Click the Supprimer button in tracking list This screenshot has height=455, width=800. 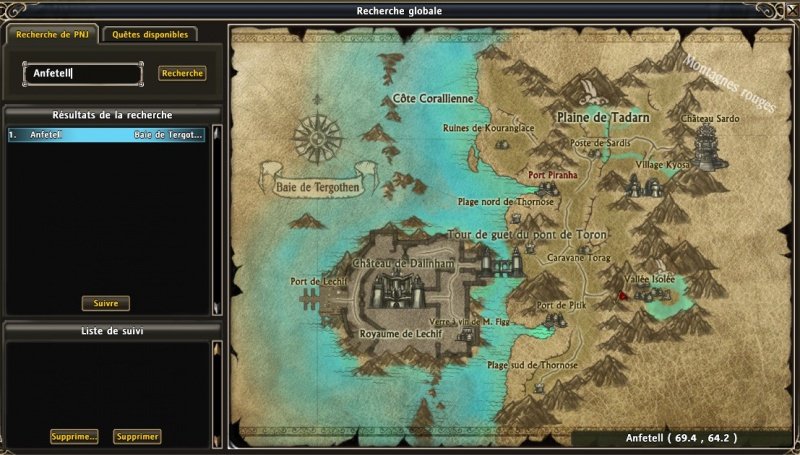click(137, 436)
